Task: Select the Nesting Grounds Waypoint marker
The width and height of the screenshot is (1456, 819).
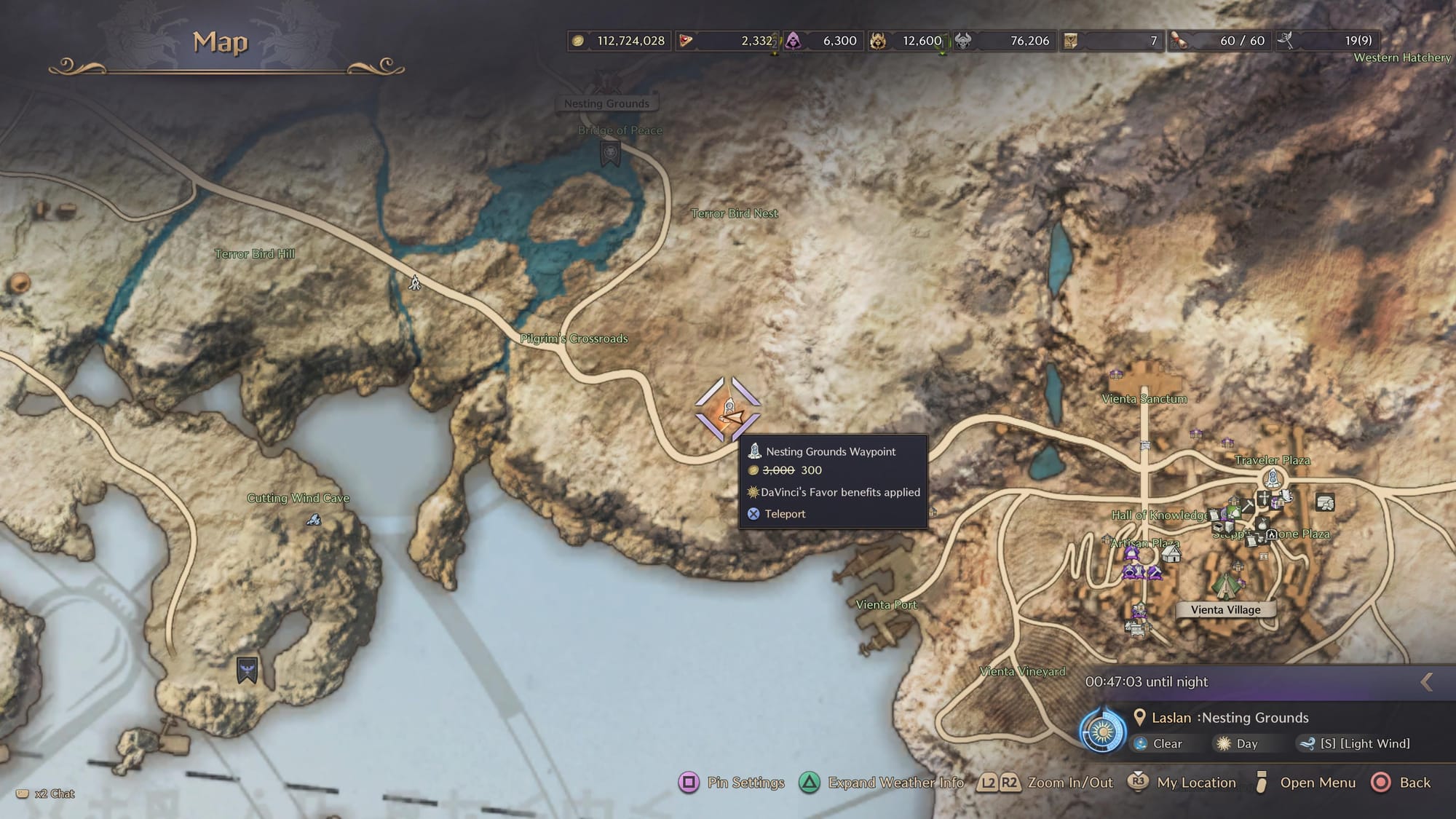Action: tap(728, 410)
